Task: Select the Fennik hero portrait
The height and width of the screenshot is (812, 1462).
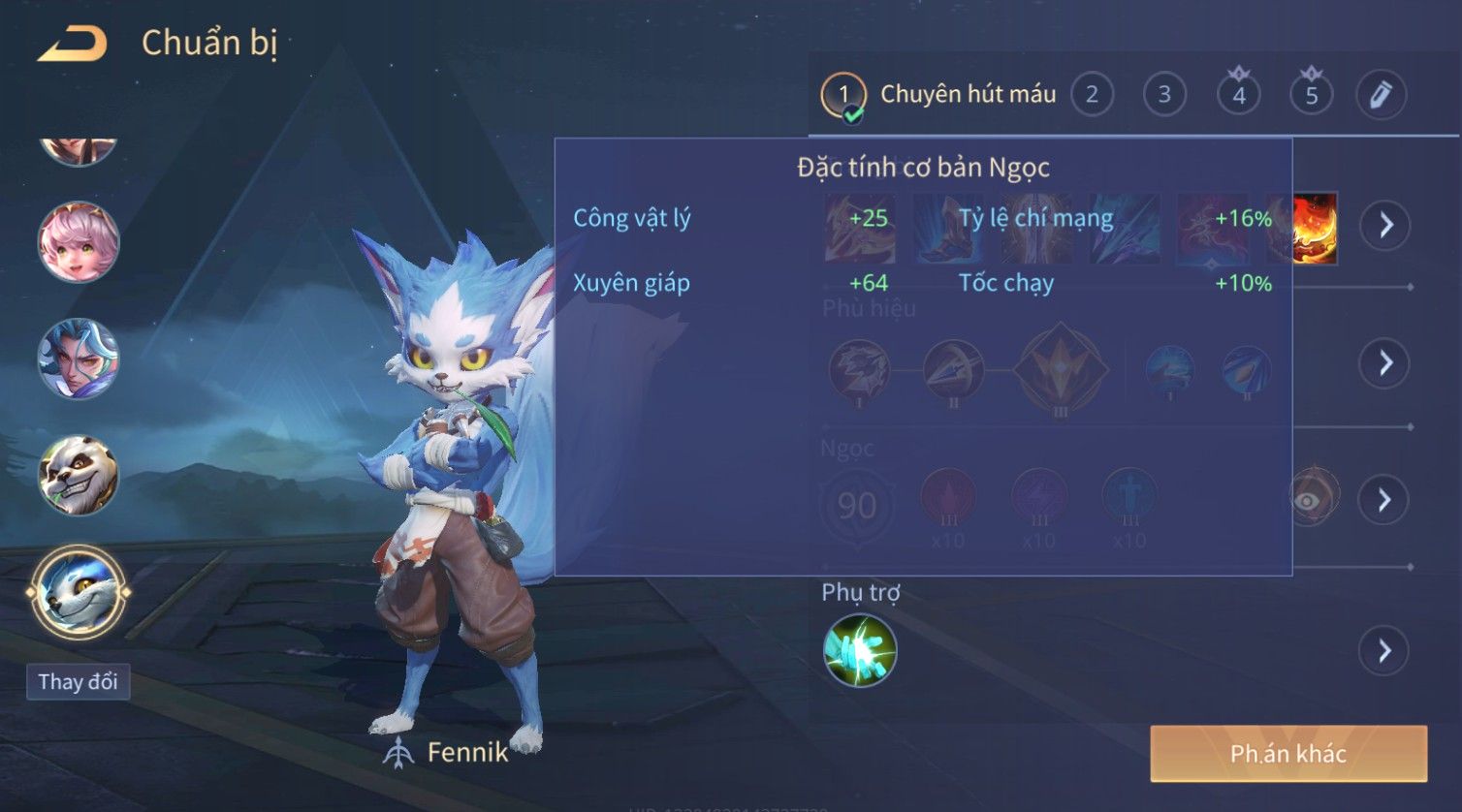Action: [x=79, y=591]
